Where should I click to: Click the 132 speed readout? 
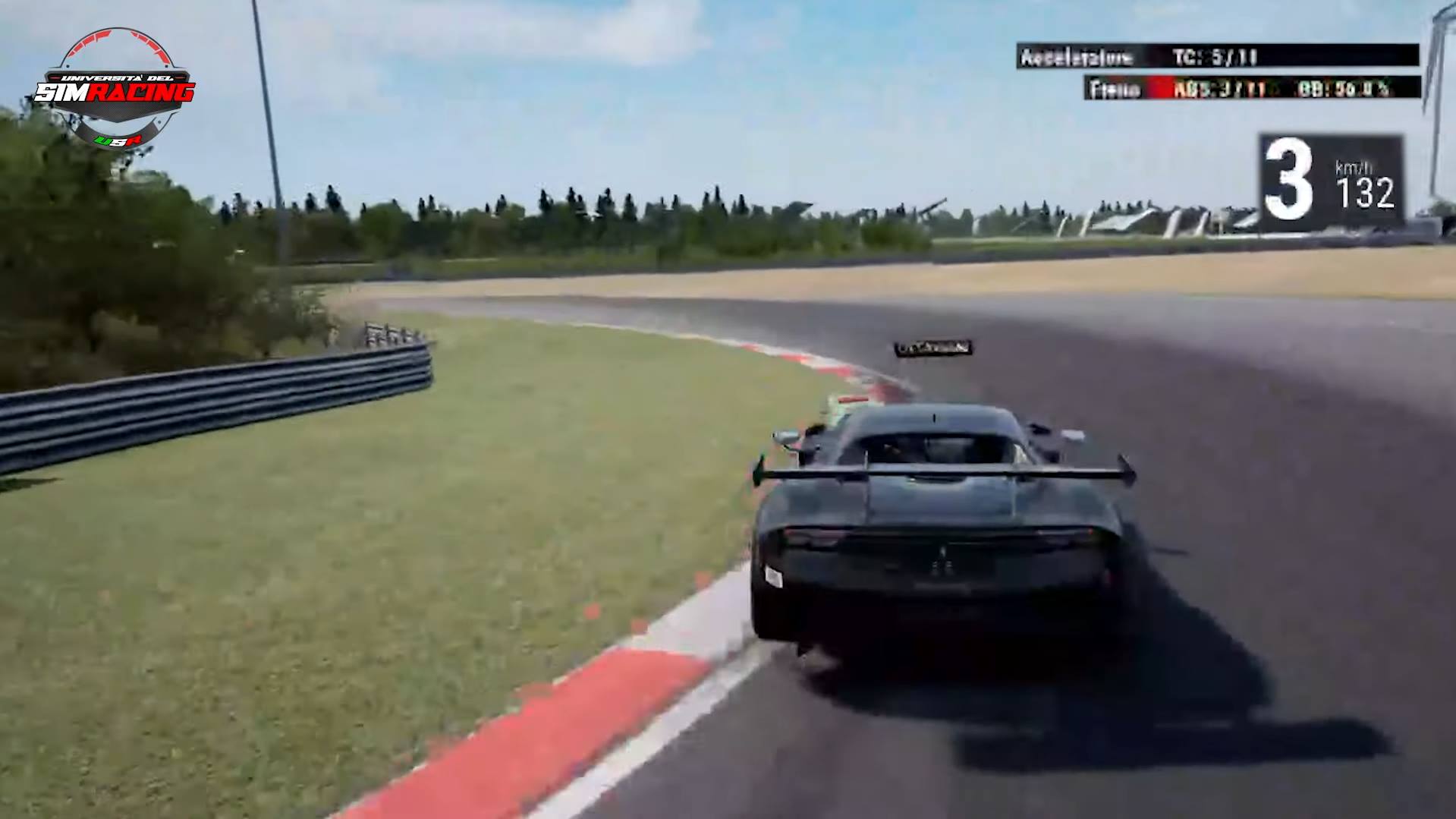[1366, 191]
